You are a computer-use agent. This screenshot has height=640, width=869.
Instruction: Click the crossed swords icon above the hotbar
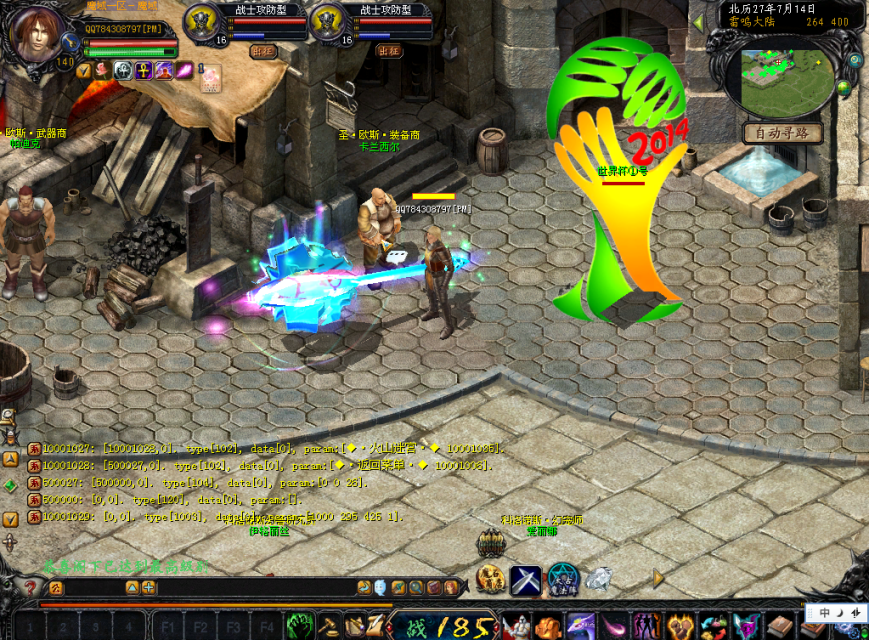click(x=526, y=579)
